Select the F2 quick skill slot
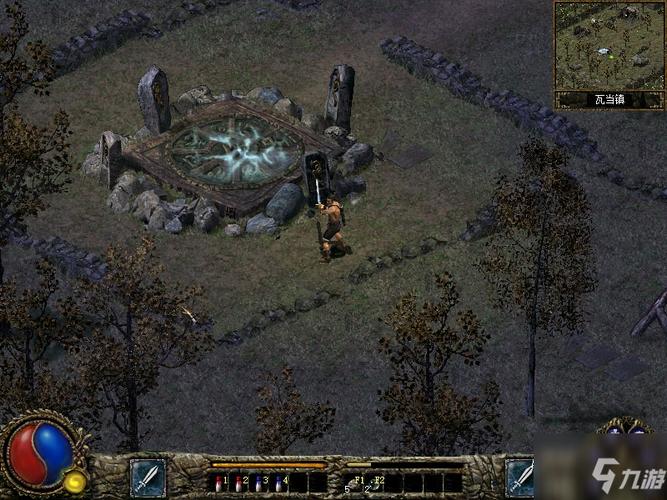667x500 pixels. [x=378, y=482]
